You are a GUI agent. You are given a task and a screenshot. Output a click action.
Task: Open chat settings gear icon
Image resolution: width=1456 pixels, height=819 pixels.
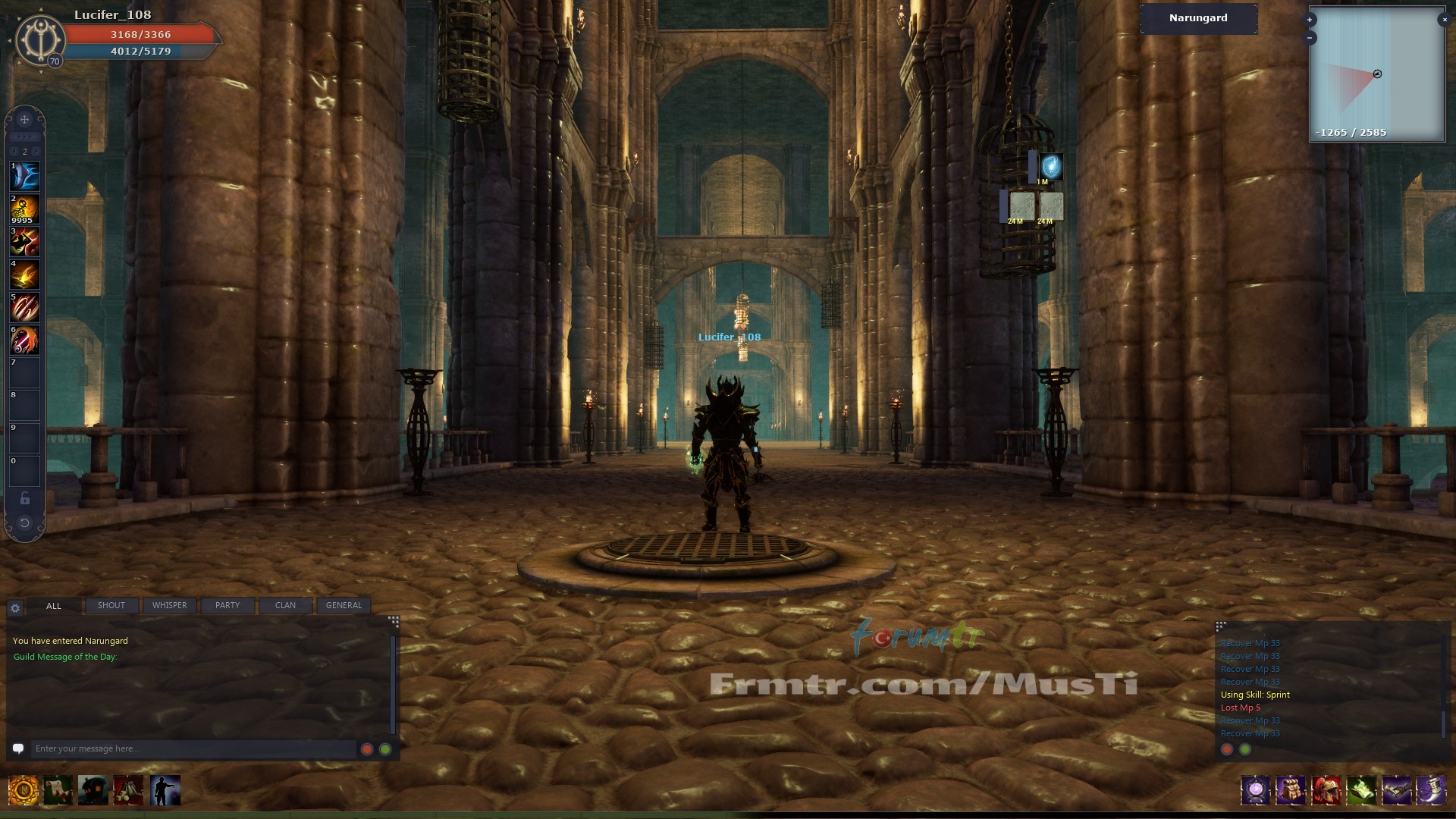[x=15, y=608]
